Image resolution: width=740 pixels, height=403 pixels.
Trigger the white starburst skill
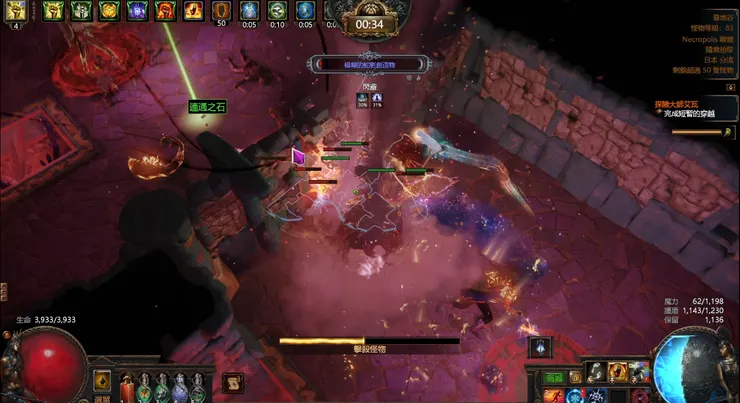point(595,395)
